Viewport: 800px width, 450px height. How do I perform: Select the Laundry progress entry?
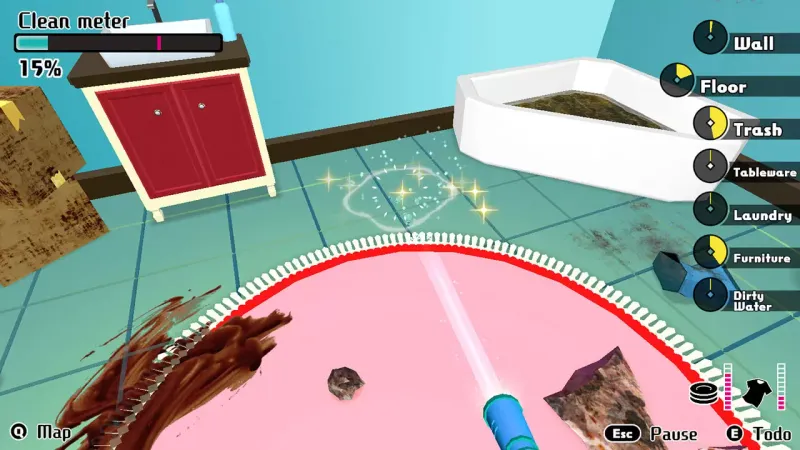pos(761,214)
